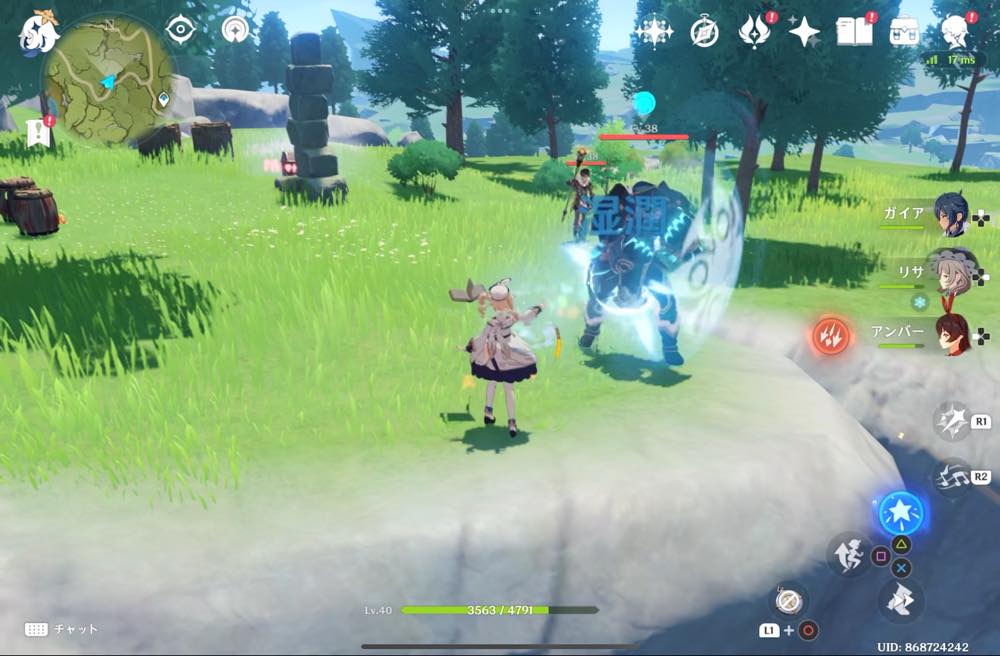Open the character profile icon

pyautogui.click(x=955, y=32)
